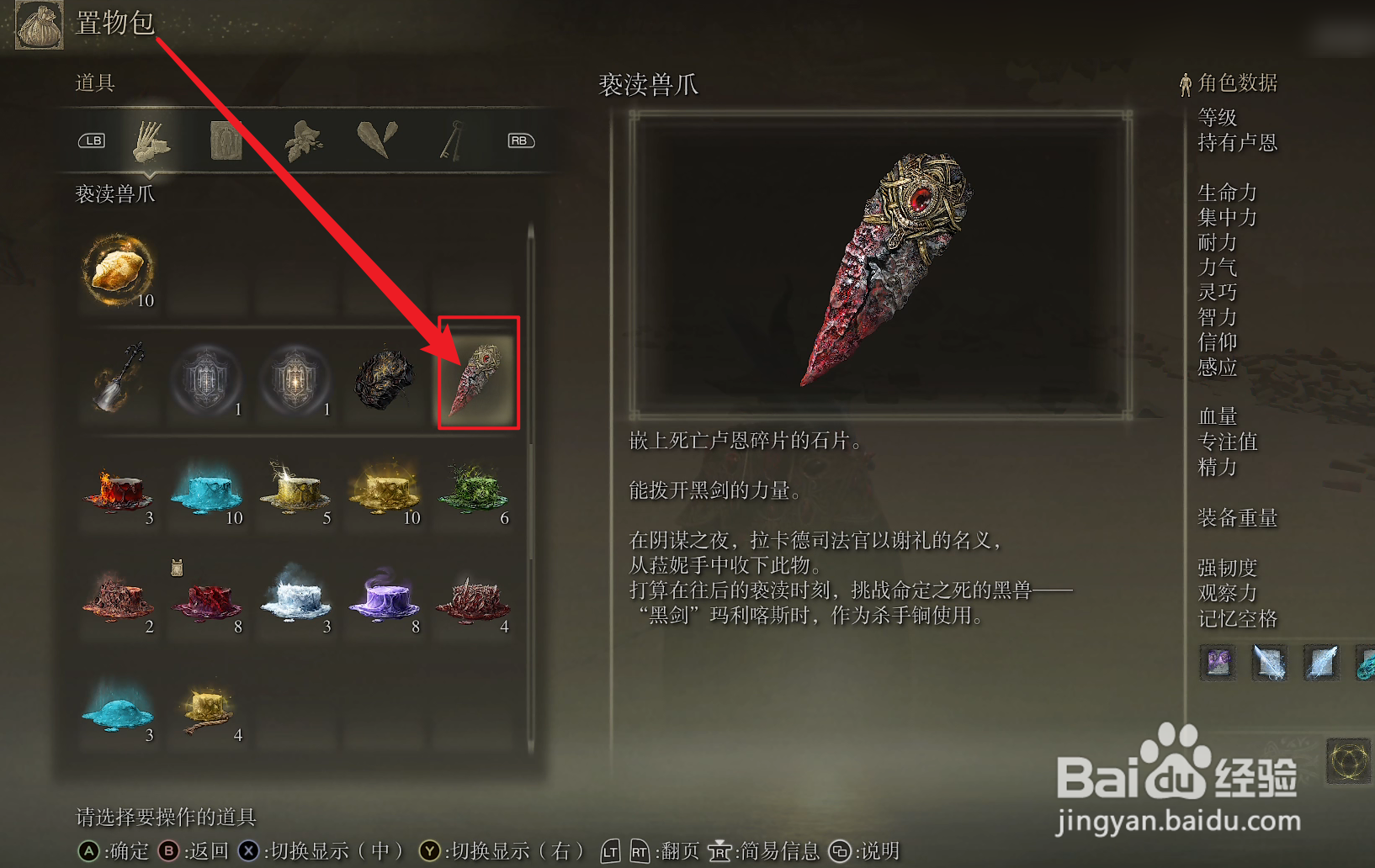
Task: Click the LB page-back control
Action: coord(91,140)
